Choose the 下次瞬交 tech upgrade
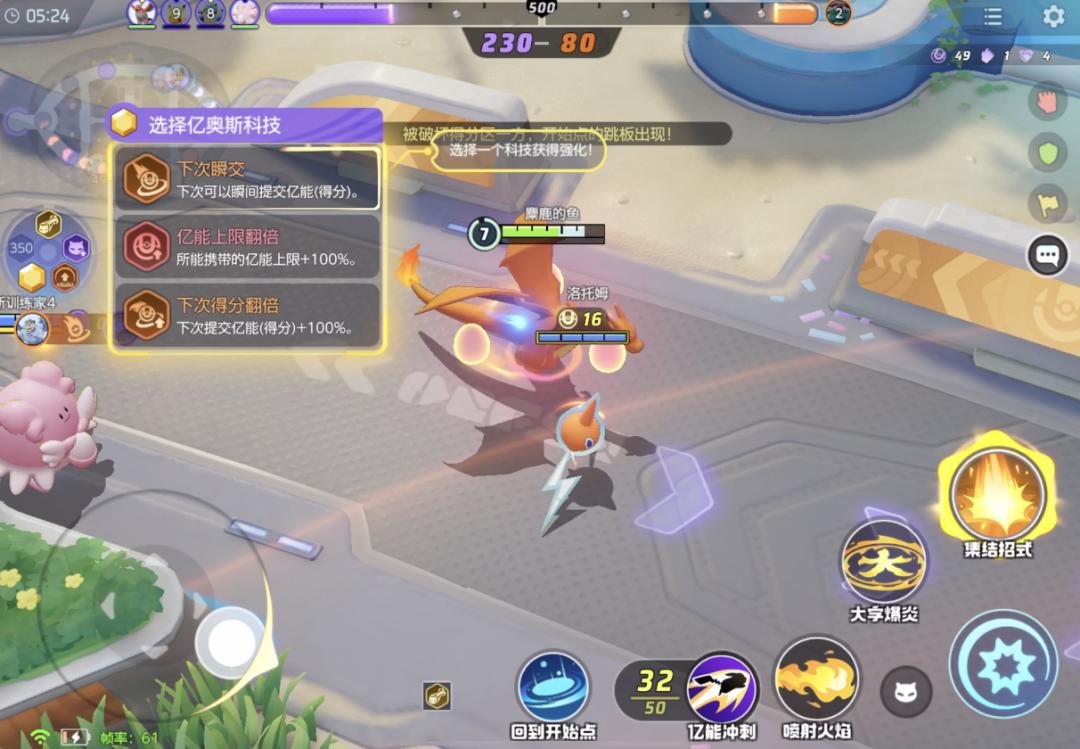The width and height of the screenshot is (1080, 749). click(246, 179)
